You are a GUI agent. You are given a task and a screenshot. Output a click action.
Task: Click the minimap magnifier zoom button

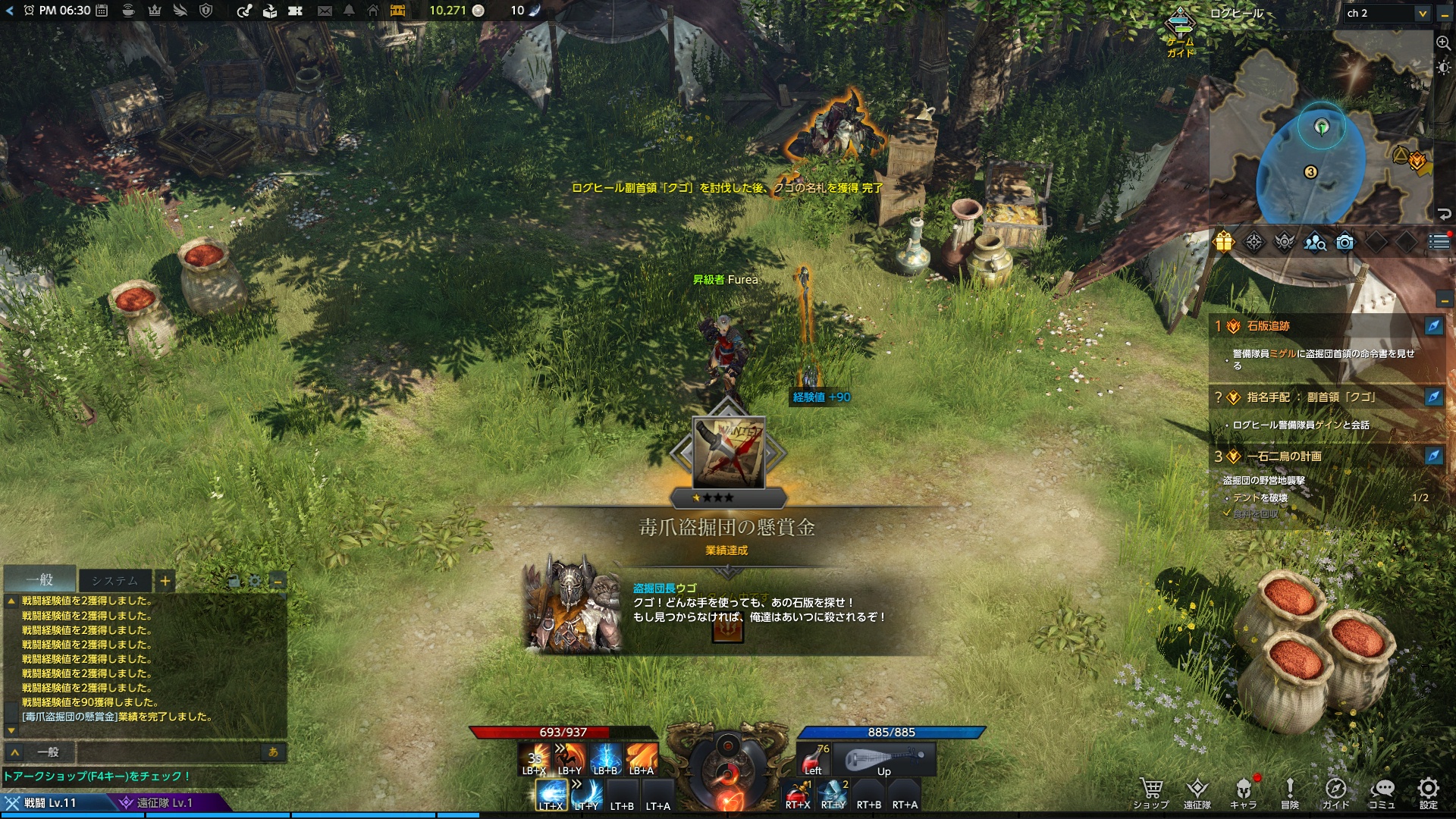coord(1443,43)
